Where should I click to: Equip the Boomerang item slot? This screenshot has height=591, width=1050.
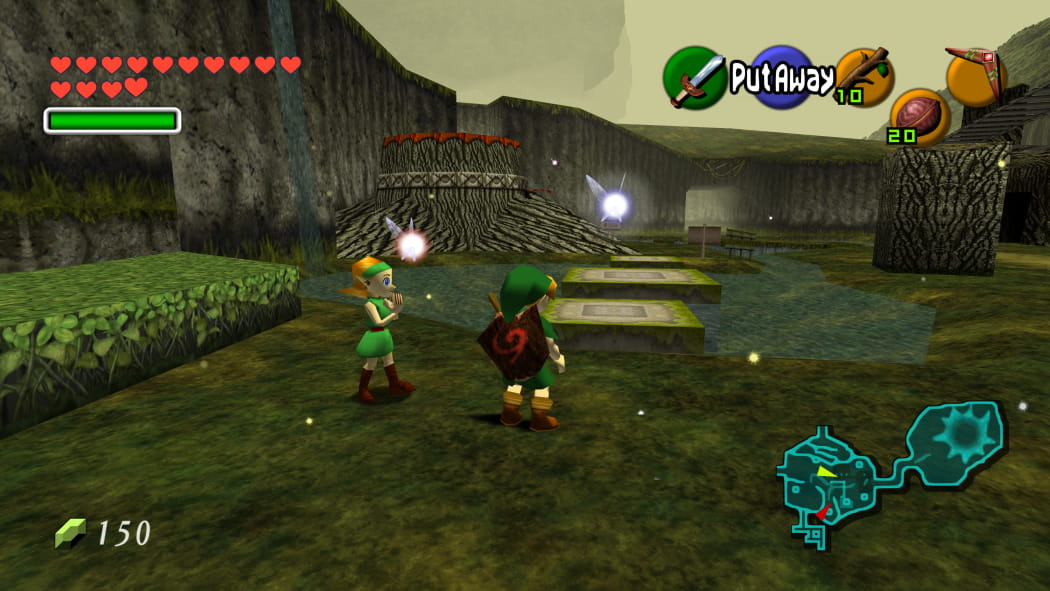point(975,75)
